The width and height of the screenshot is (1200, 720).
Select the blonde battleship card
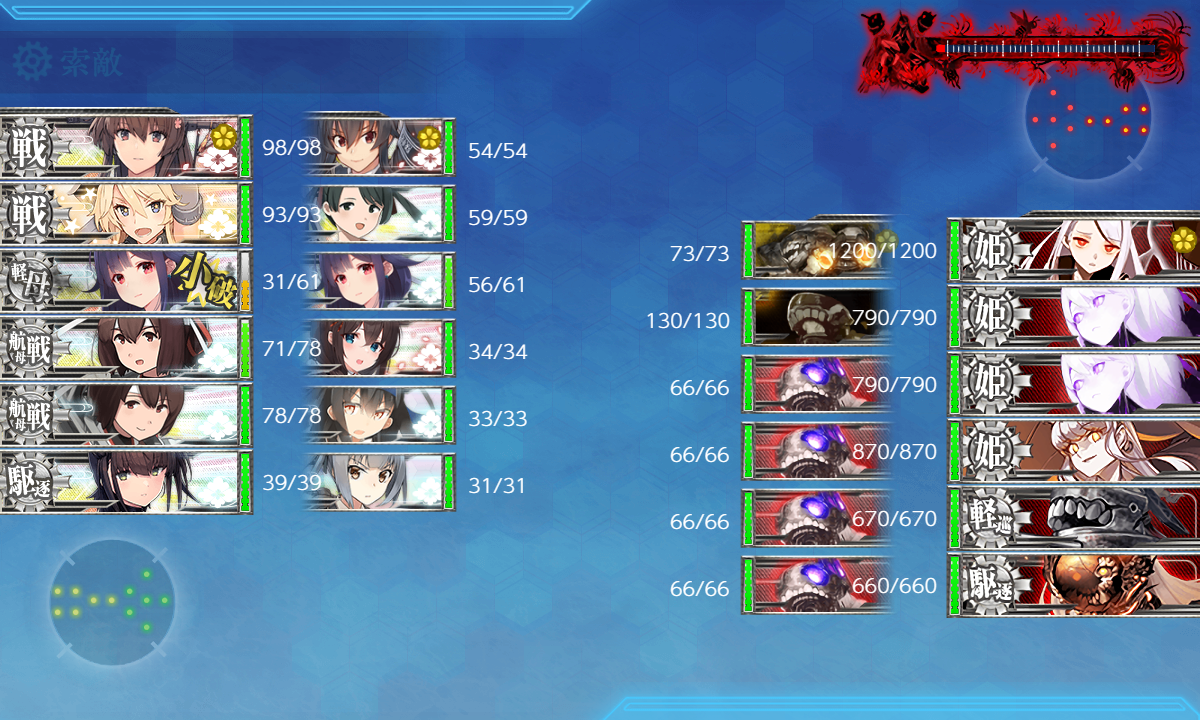pos(125,214)
